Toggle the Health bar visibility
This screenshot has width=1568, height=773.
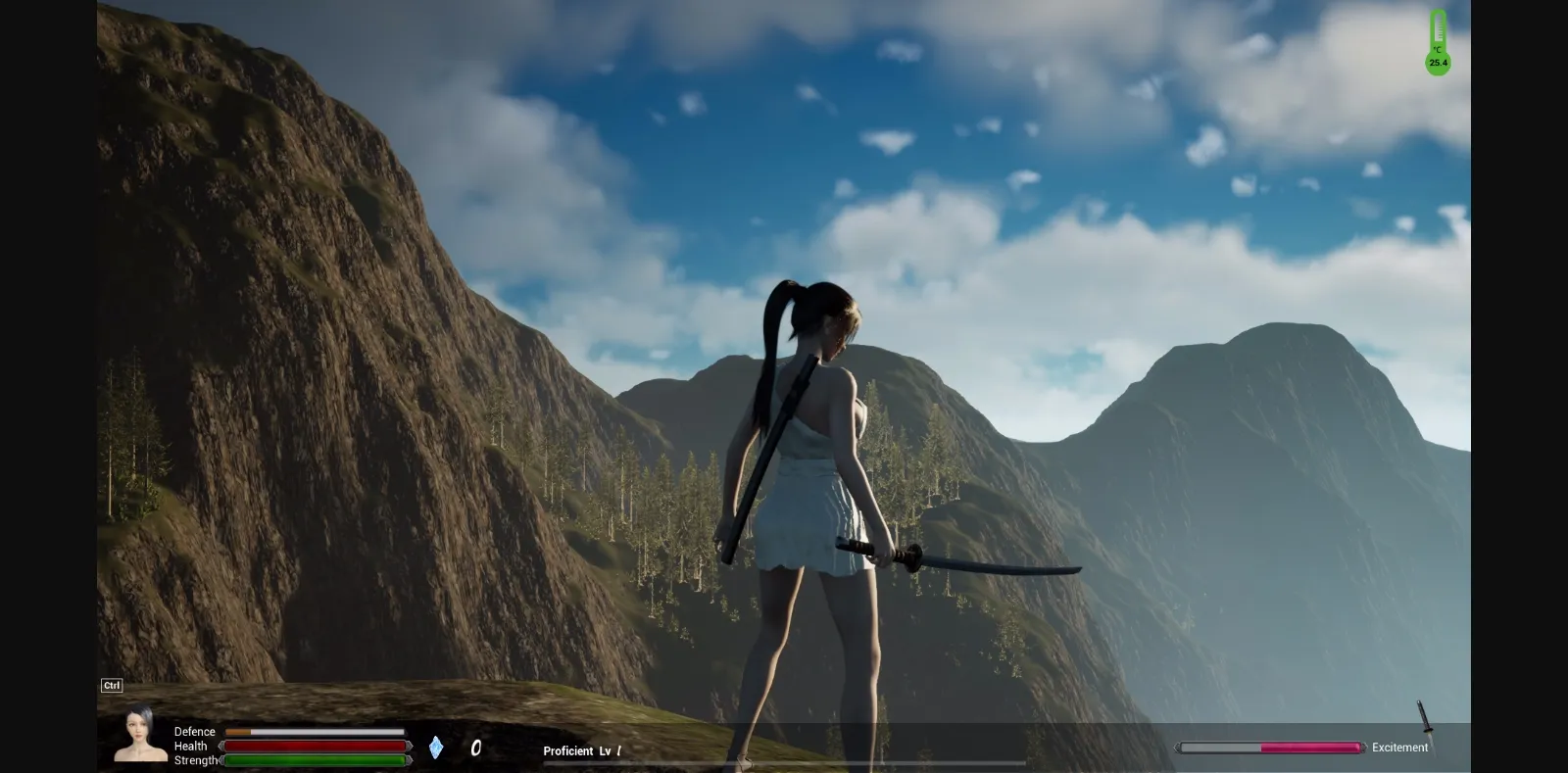314,746
